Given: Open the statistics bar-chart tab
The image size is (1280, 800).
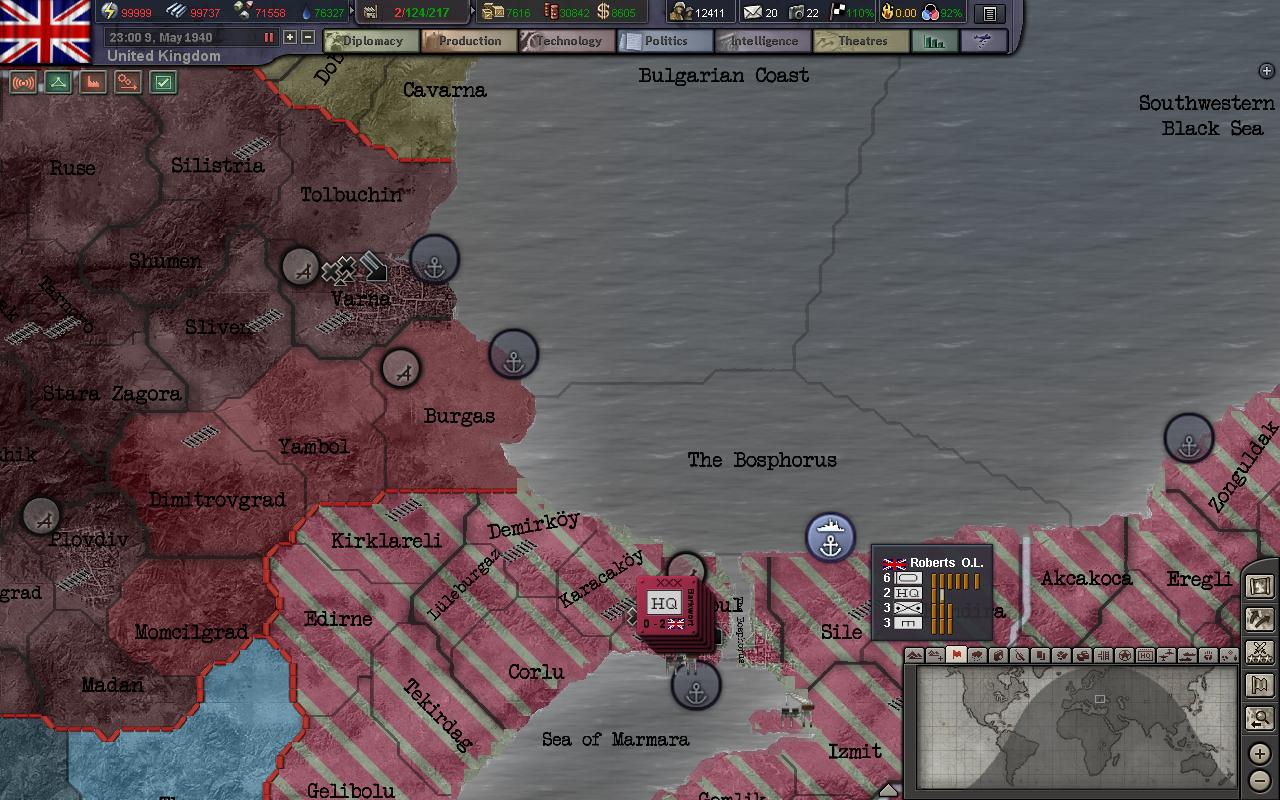Looking at the screenshot, I should (935, 41).
